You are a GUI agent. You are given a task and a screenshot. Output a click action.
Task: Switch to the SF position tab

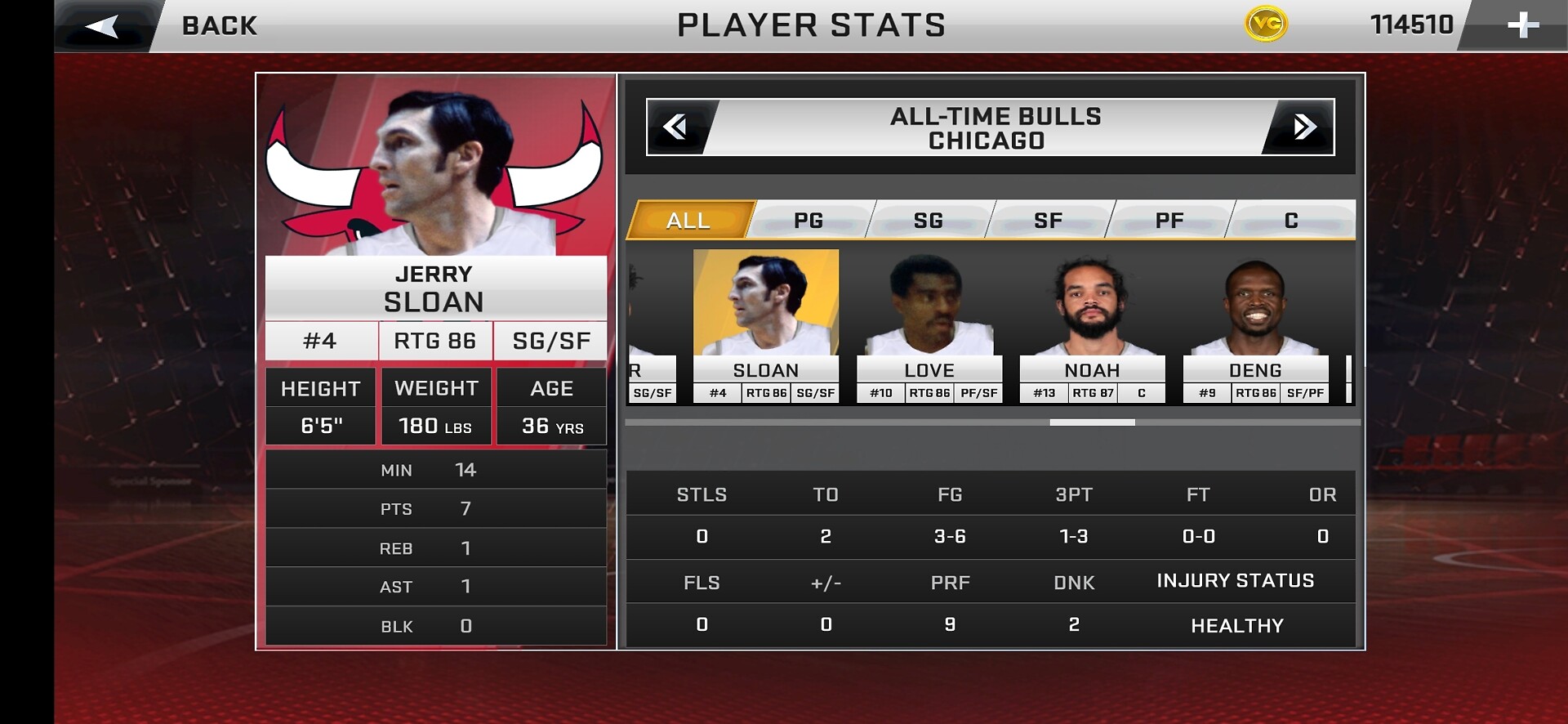click(x=1049, y=220)
